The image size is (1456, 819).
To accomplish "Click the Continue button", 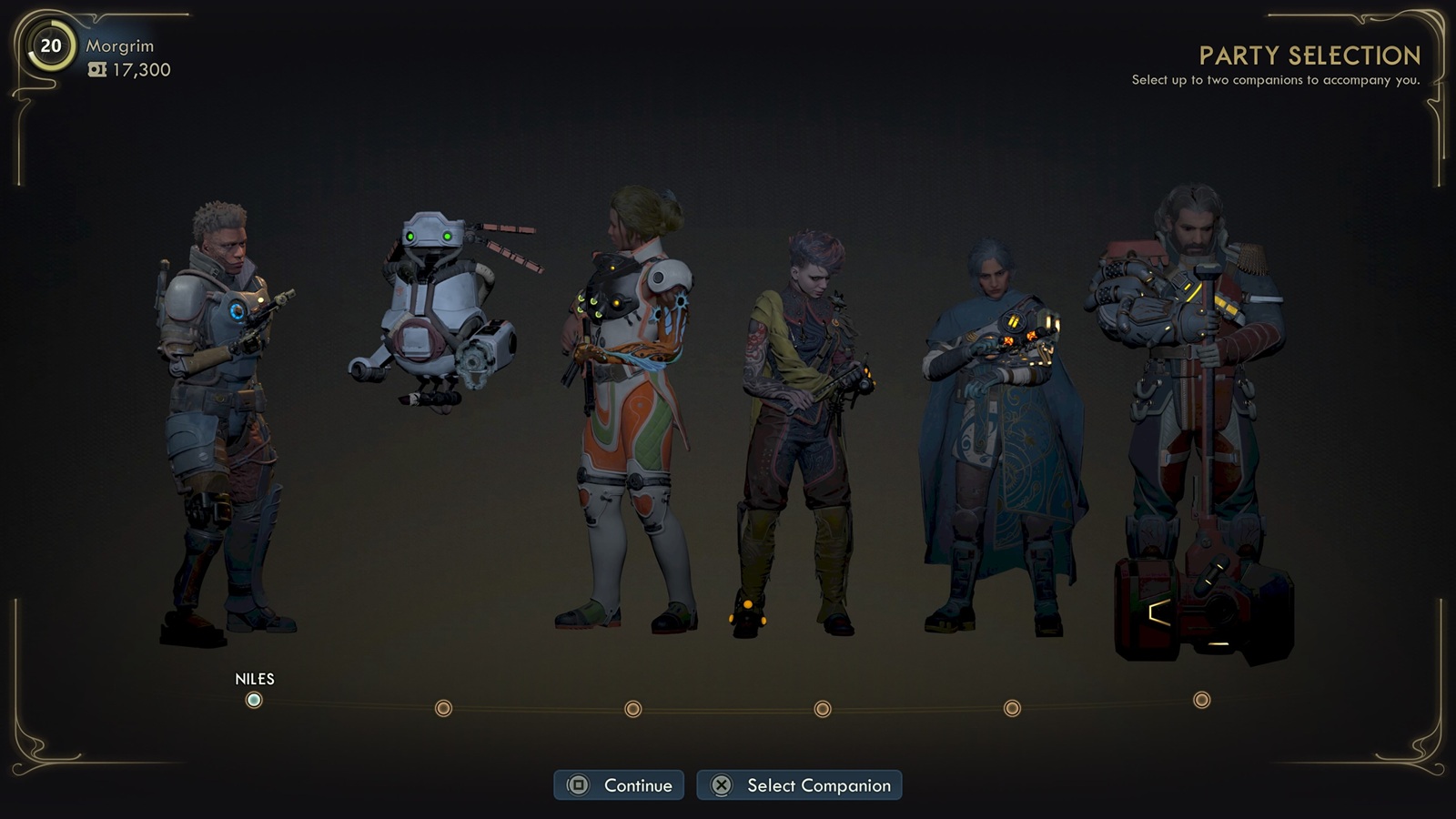I will pos(619,785).
